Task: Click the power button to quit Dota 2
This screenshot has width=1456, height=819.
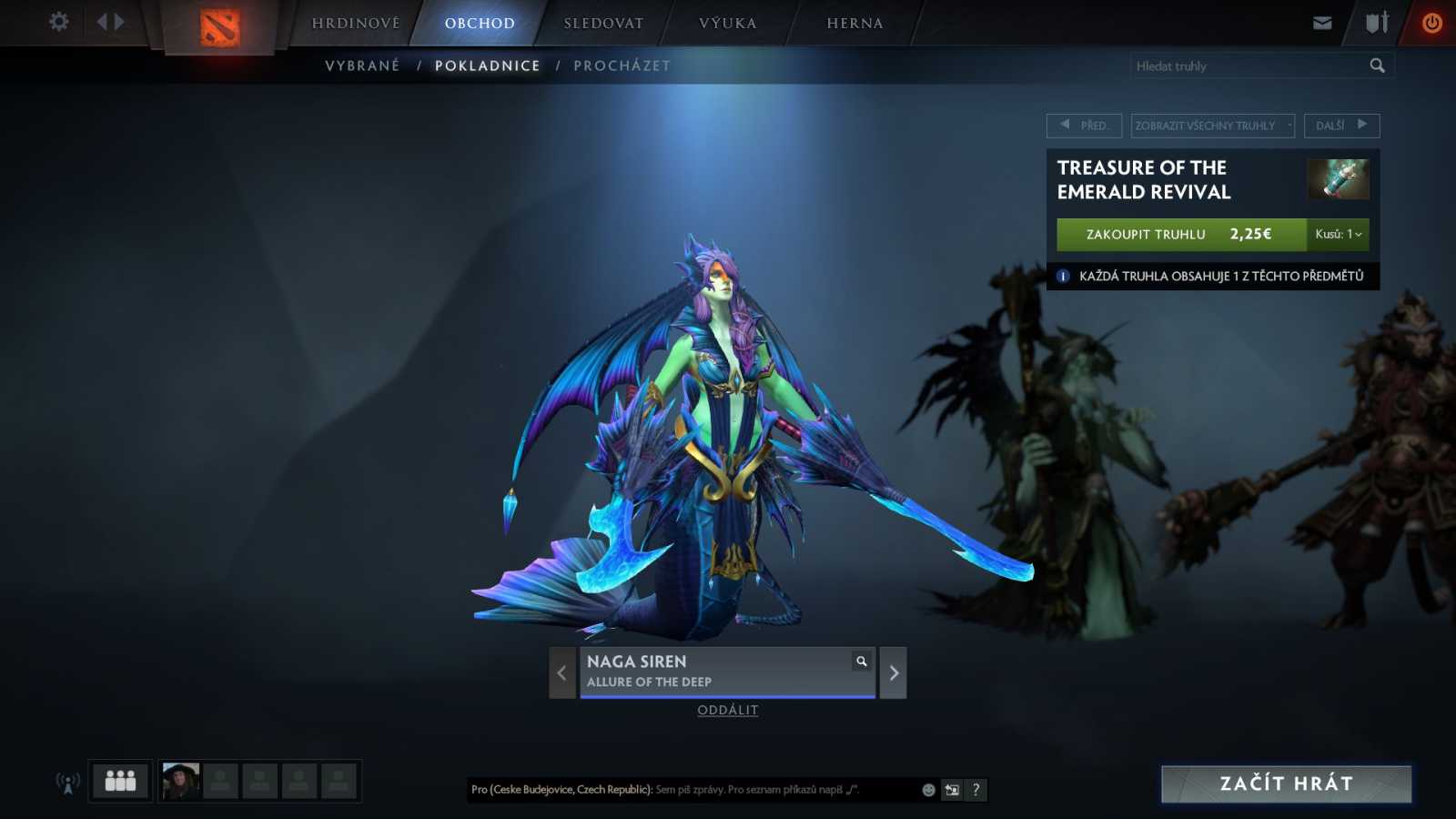Action: pyautogui.click(x=1432, y=22)
